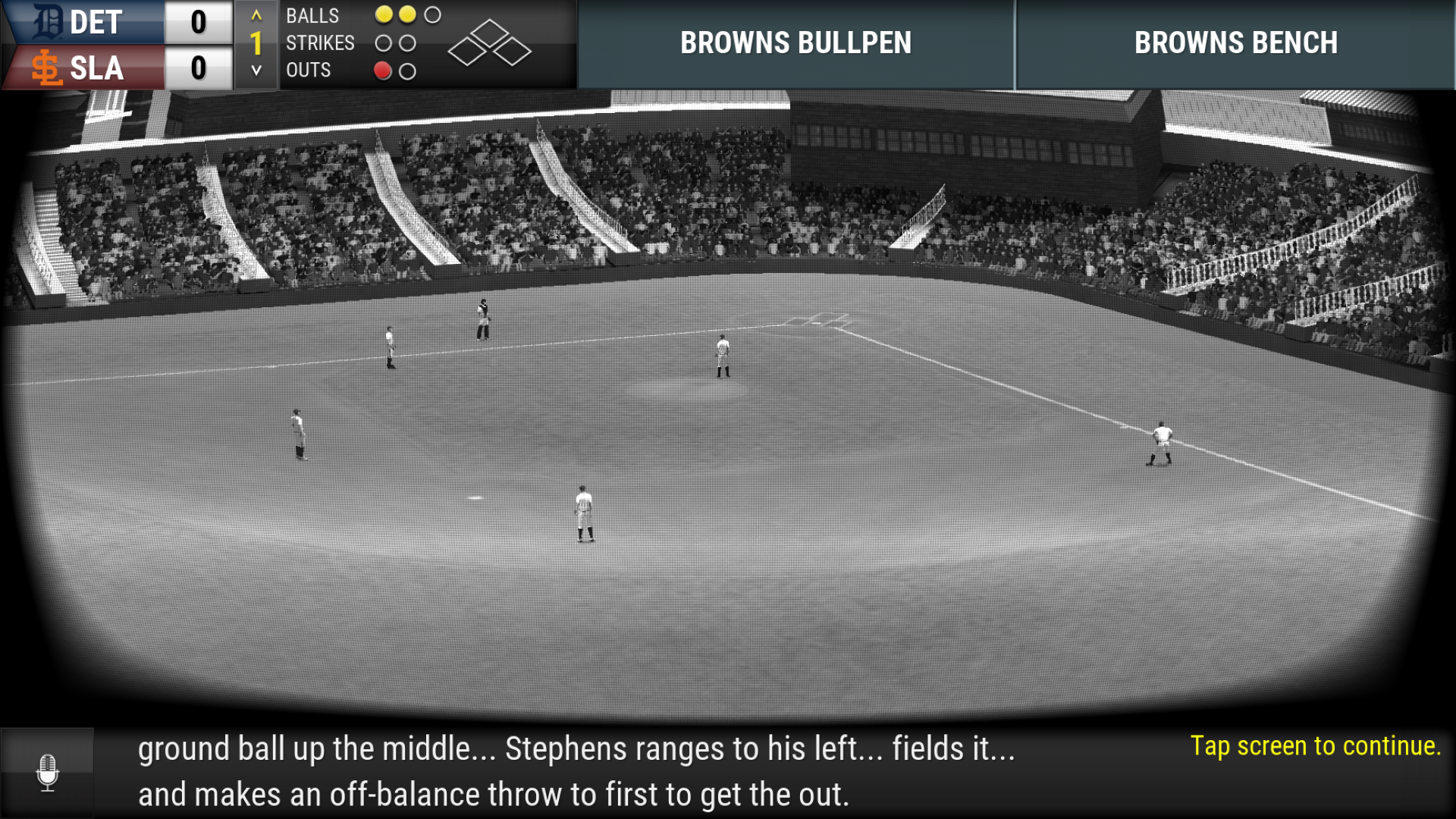Click the announcer microphone icon

coord(49,773)
